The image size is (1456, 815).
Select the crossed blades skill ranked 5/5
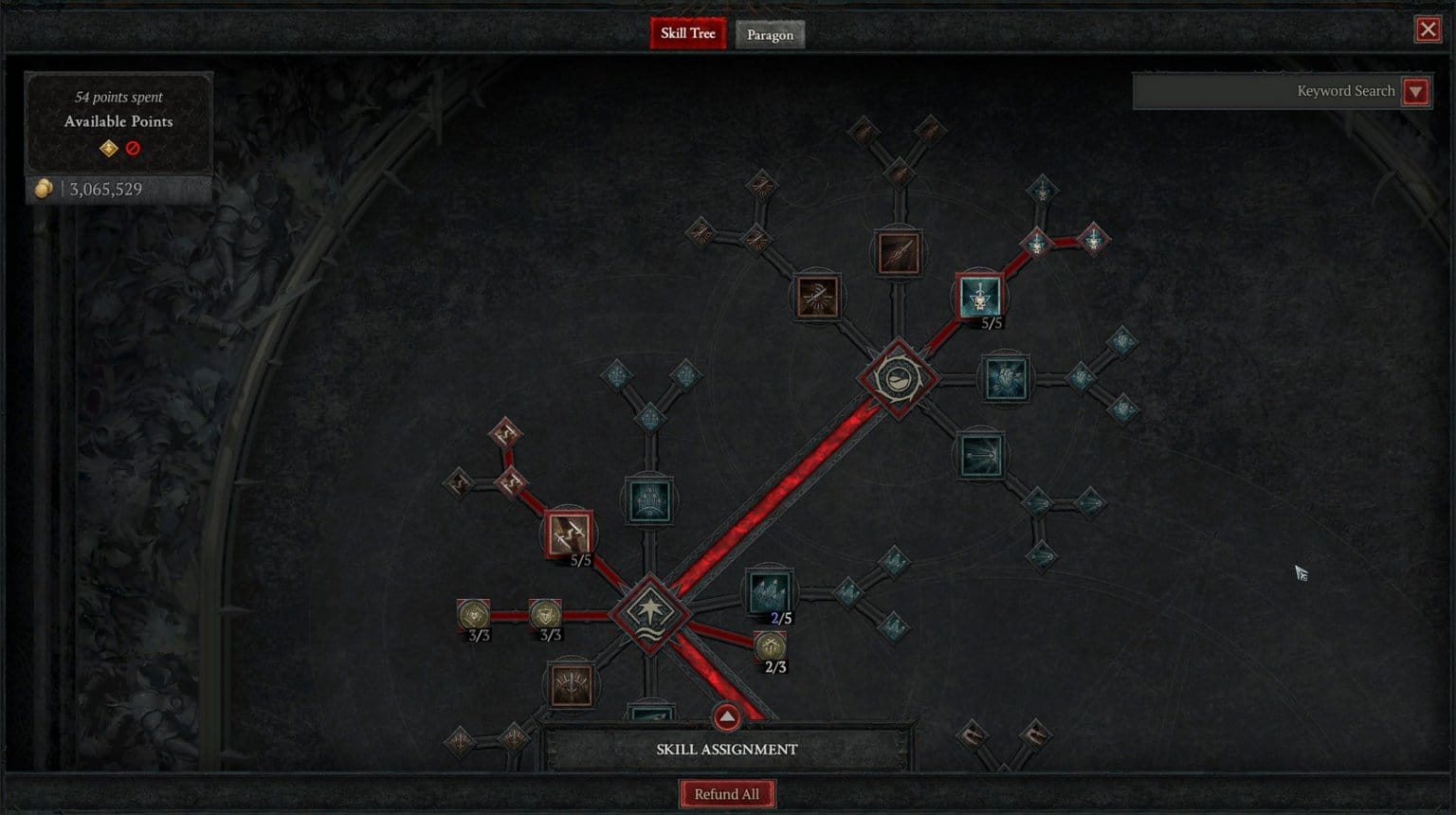(x=569, y=533)
